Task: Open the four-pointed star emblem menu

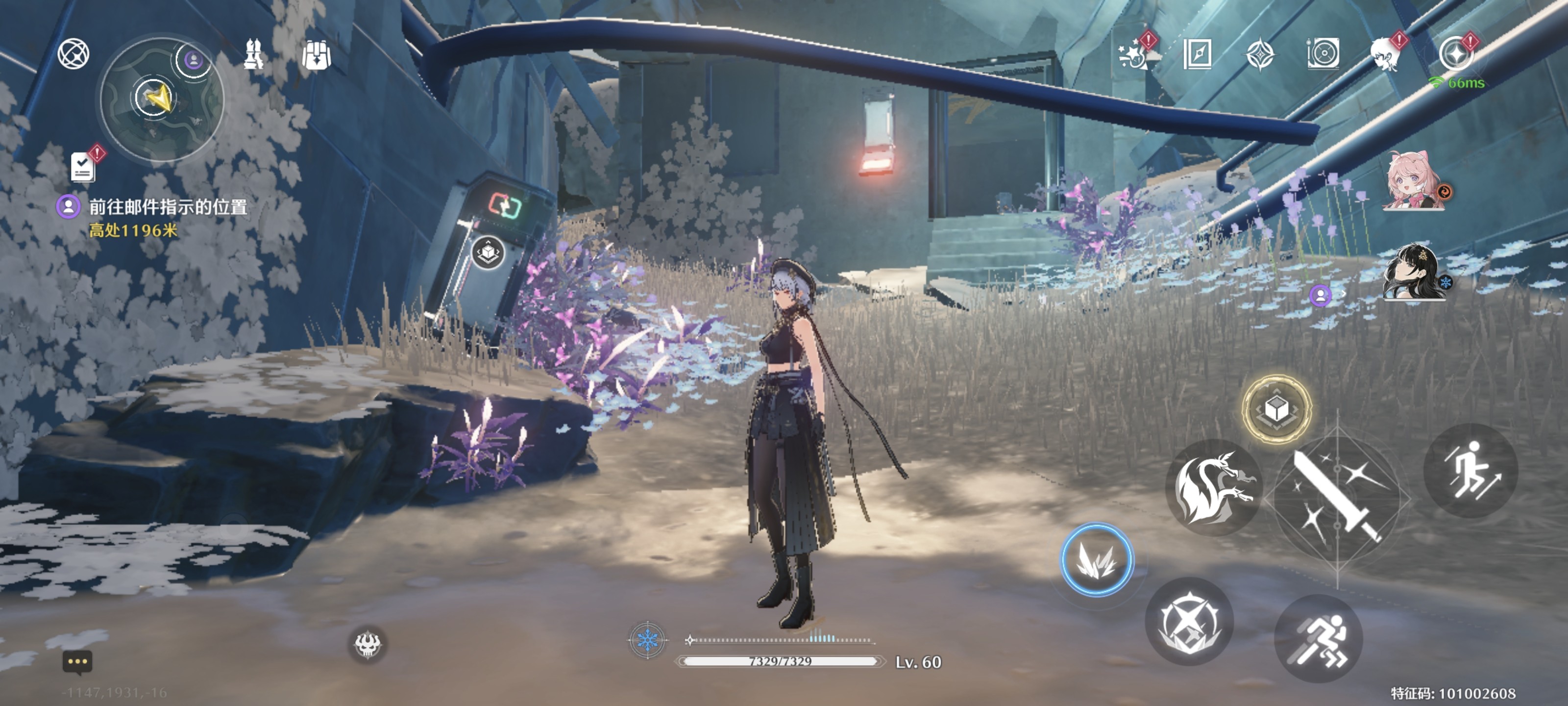Action: coord(1259,55)
